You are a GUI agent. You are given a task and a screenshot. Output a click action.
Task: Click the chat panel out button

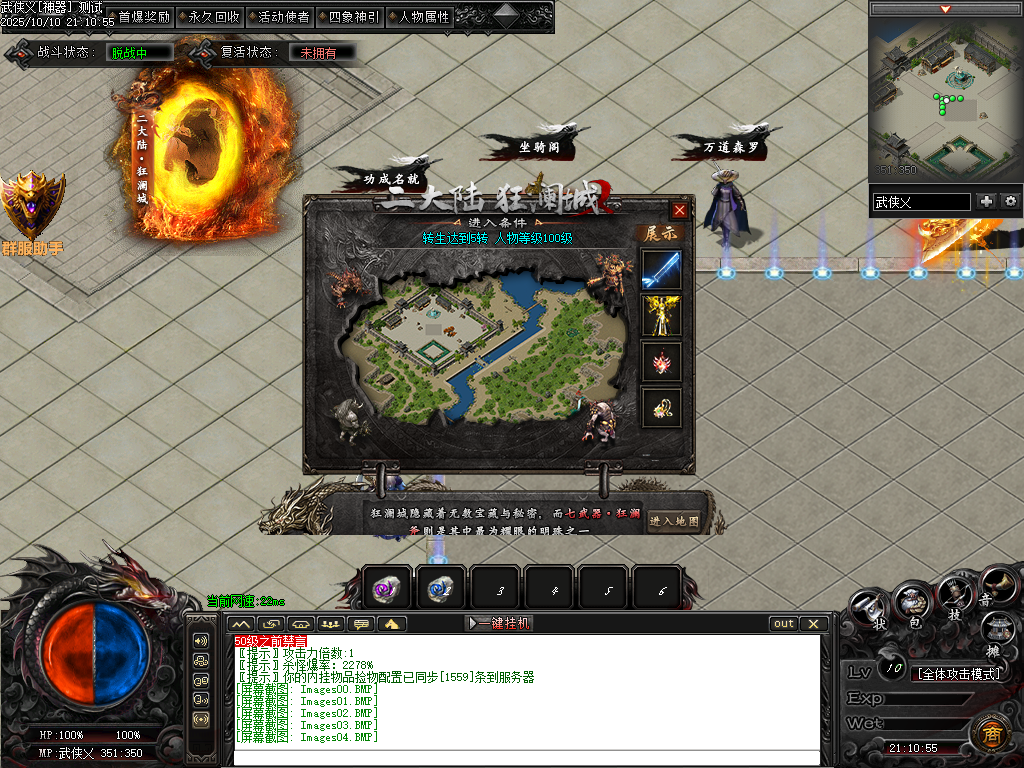pos(784,623)
